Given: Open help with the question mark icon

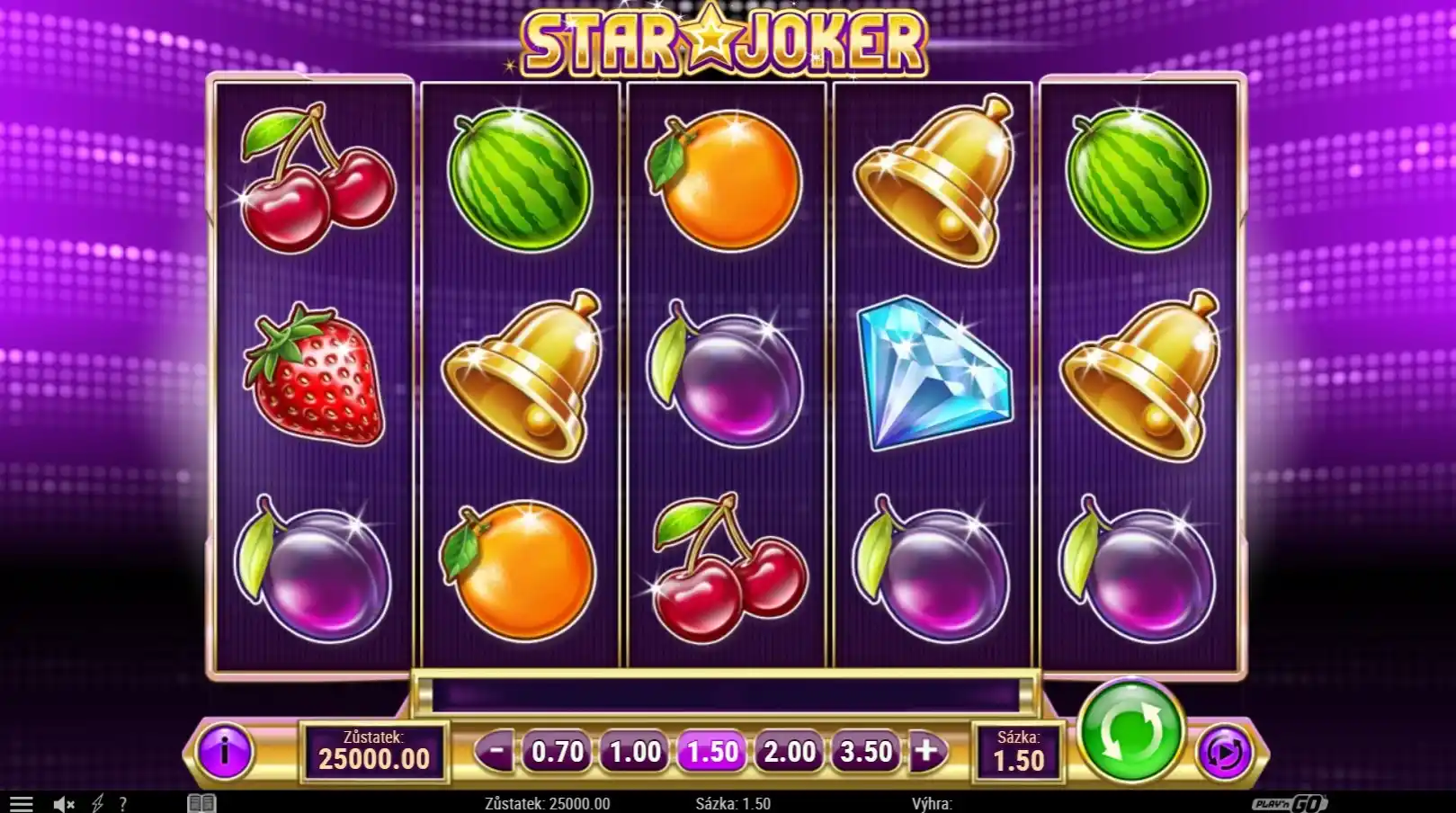Looking at the screenshot, I should pyautogui.click(x=122, y=803).
